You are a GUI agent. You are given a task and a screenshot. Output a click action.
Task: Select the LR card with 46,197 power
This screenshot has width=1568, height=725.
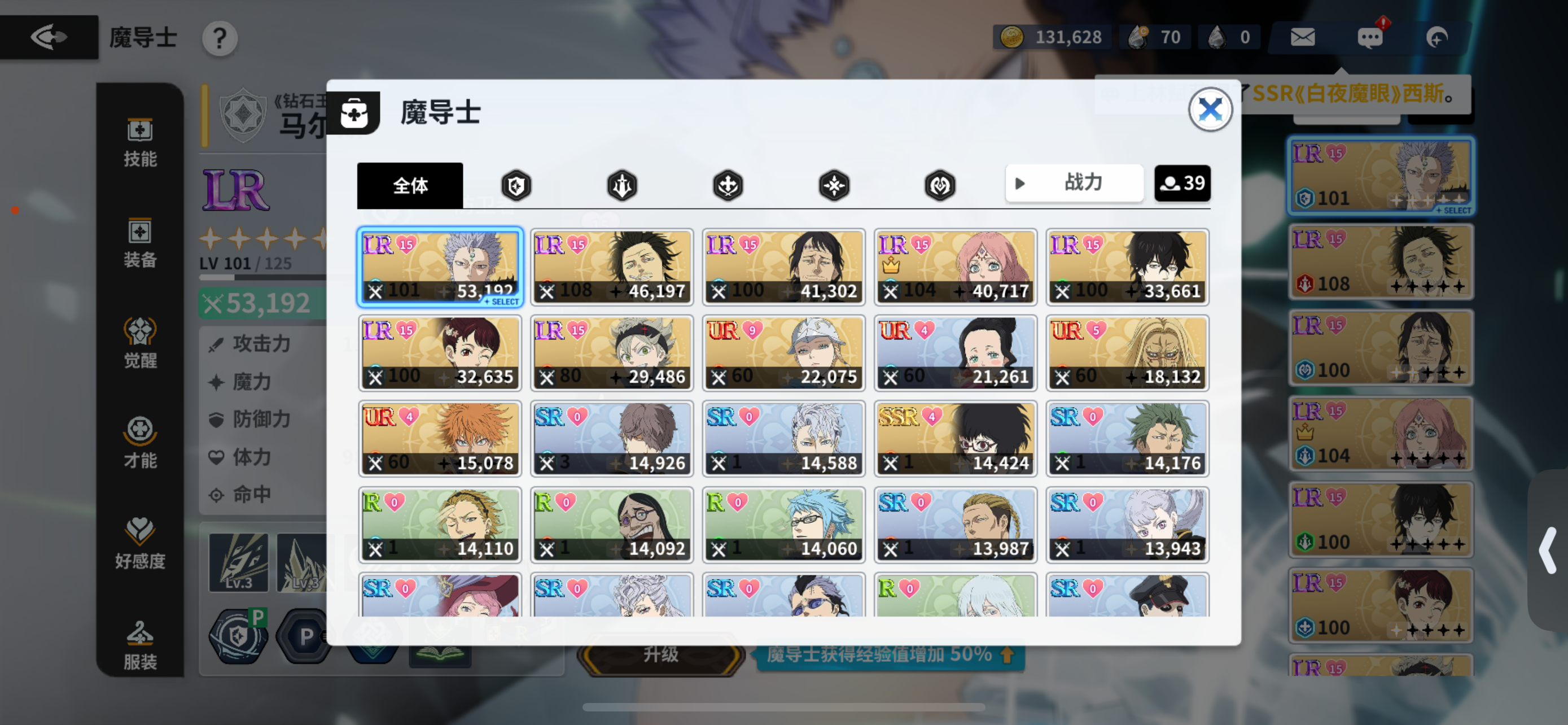[611, 267]
